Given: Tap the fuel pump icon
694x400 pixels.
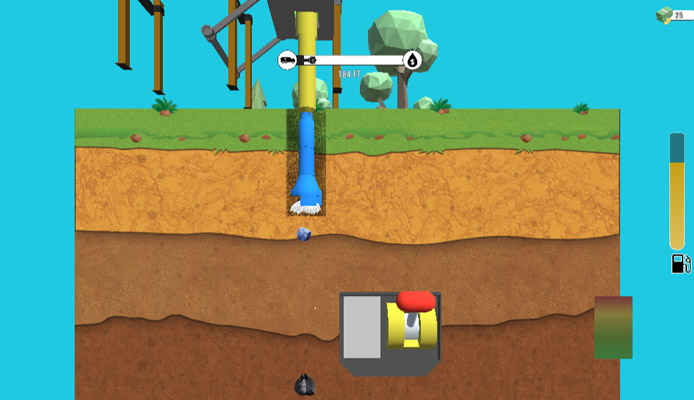Looking at the screenshot, I should click(679, 264).
